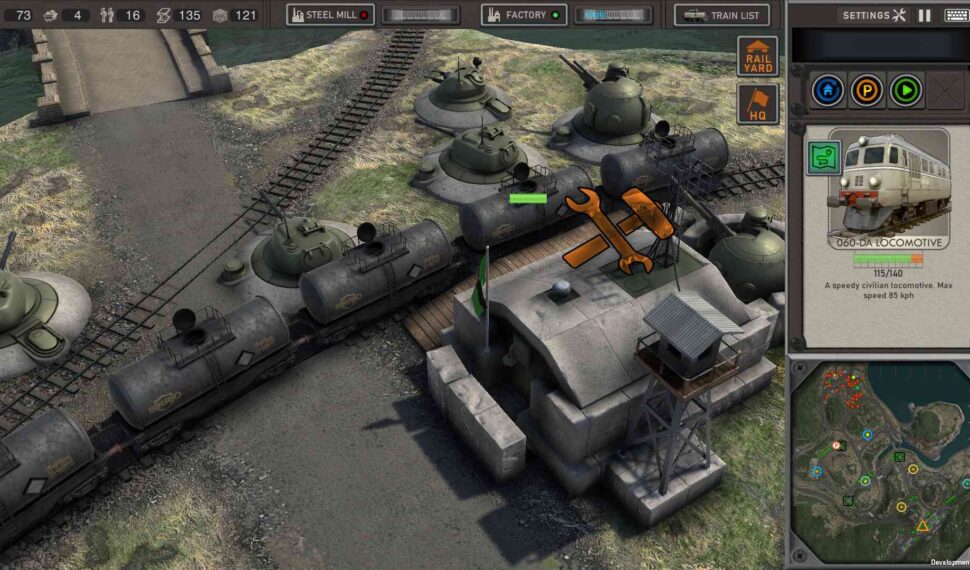Screen dimensions: 970x570
Task: Go to the HQ
Action: (x=758, y=104)
